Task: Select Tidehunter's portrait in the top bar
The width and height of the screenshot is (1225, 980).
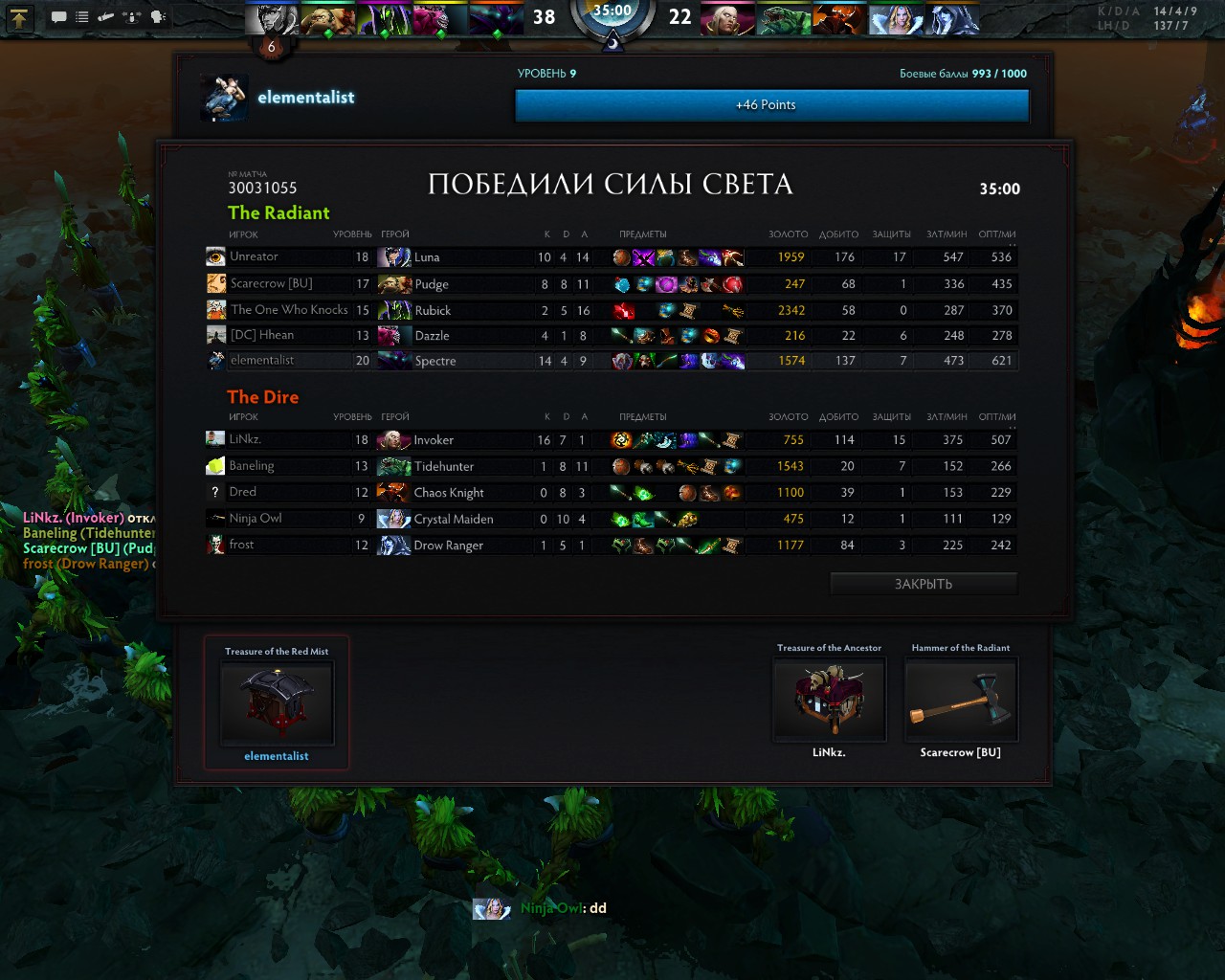Action: 783,19
